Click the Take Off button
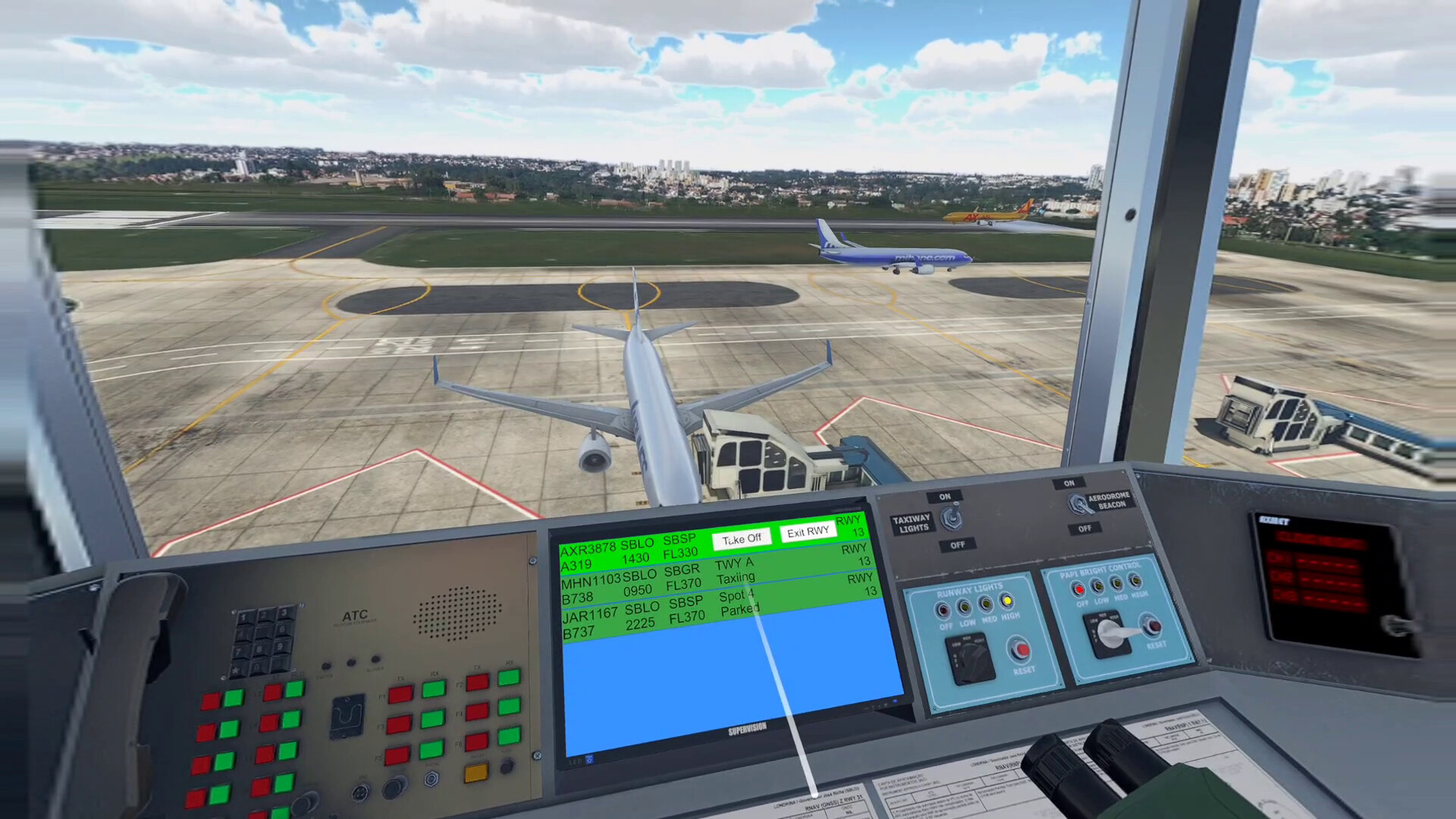Screen dimensions: 1456x819 [x=742, y=538]
